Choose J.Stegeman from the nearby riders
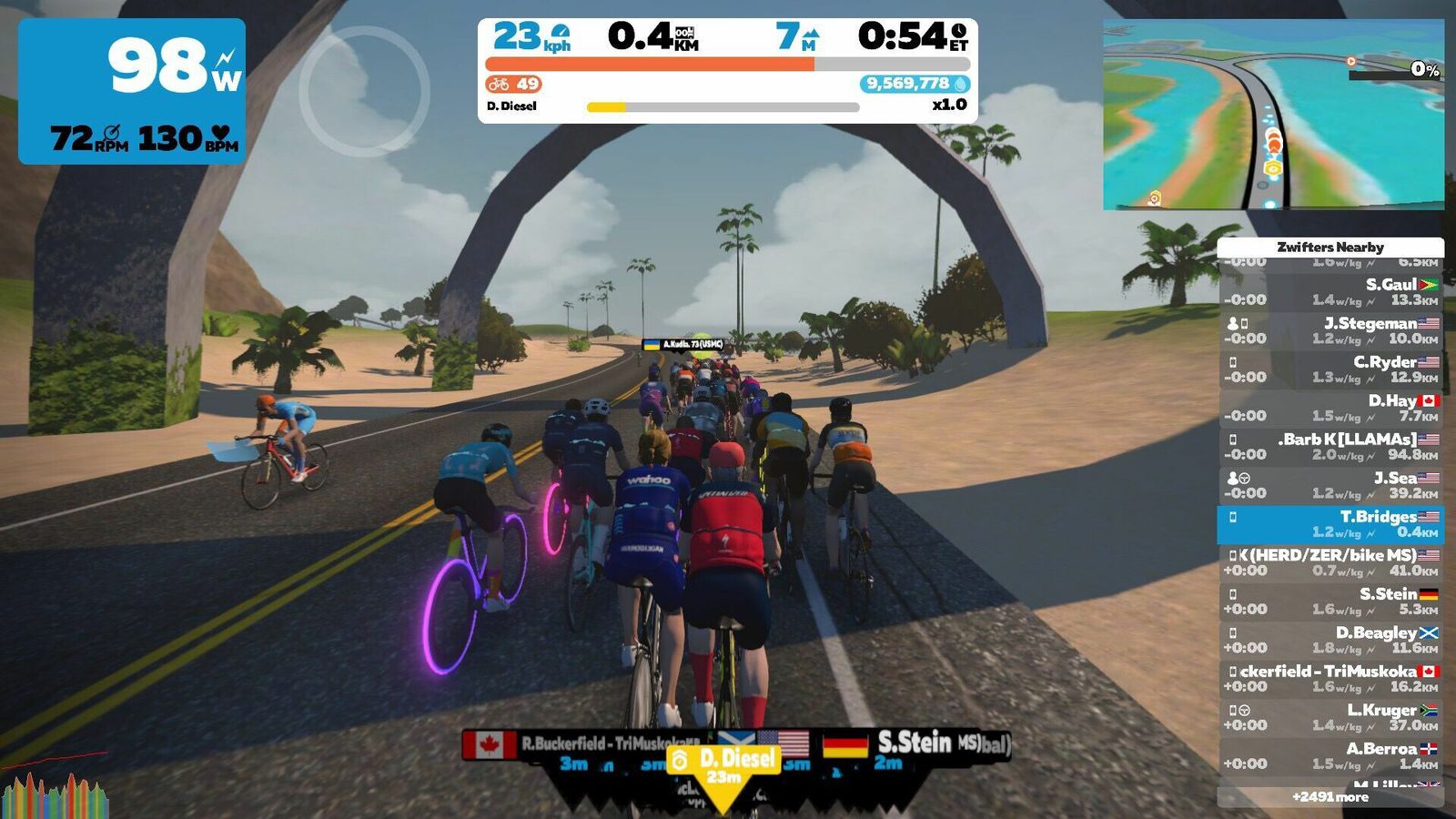 1330,330
